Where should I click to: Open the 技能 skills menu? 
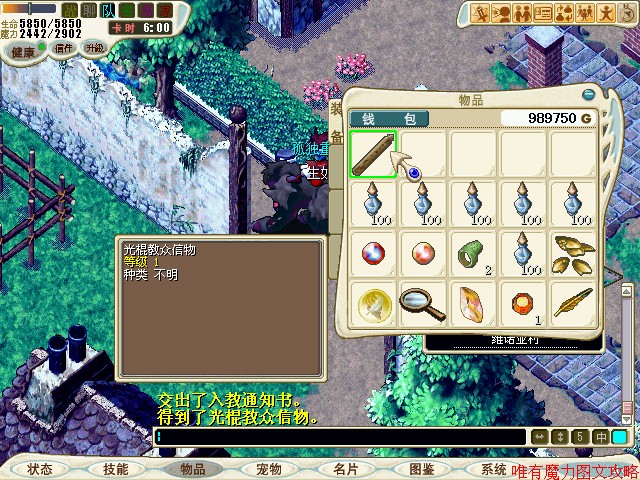click(x=116, y=468)
